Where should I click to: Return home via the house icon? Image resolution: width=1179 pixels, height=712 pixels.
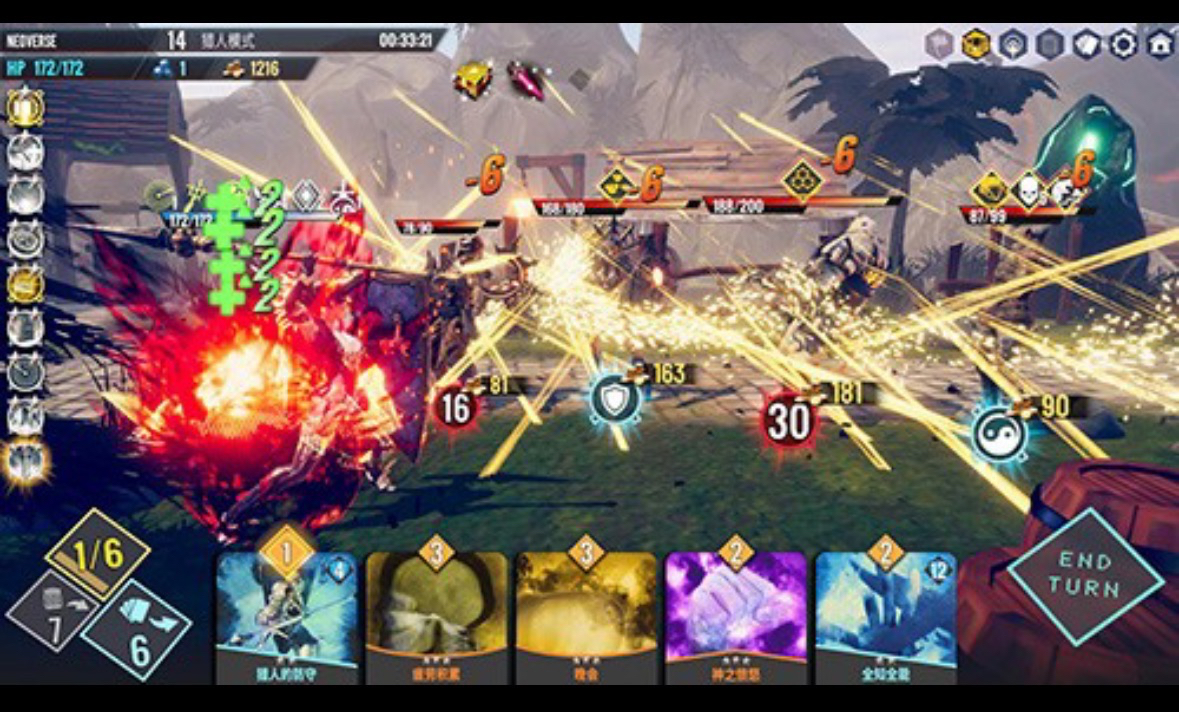(x=1160, y=44)
